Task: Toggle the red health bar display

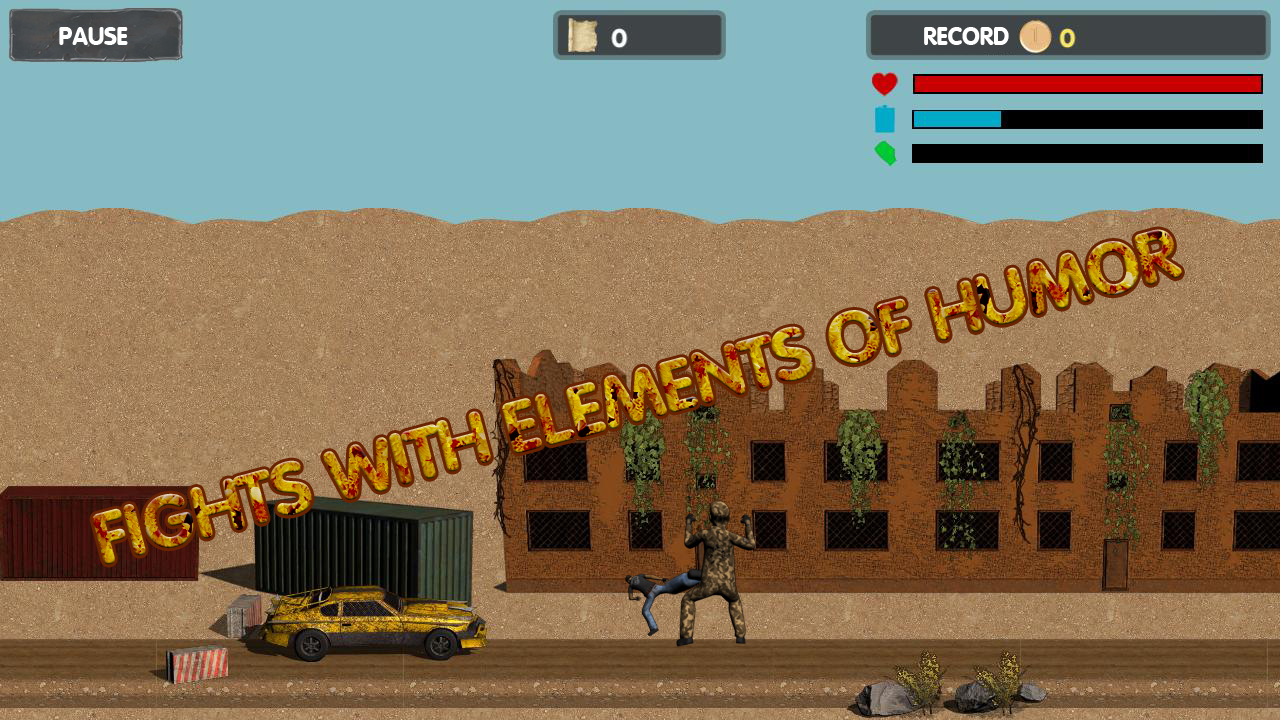Action: coord(1087,83)
